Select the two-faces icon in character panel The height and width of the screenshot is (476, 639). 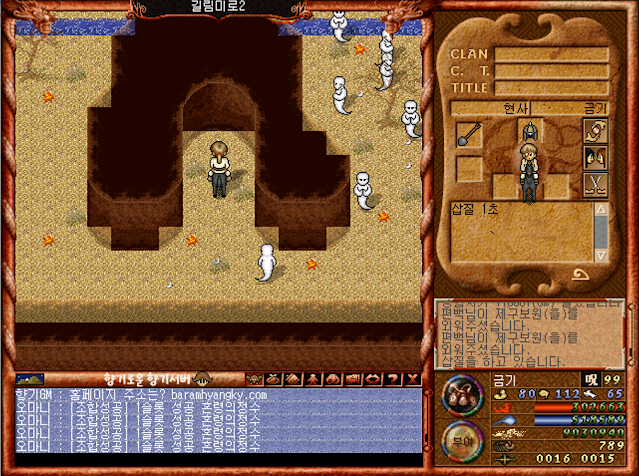[595, 158]
